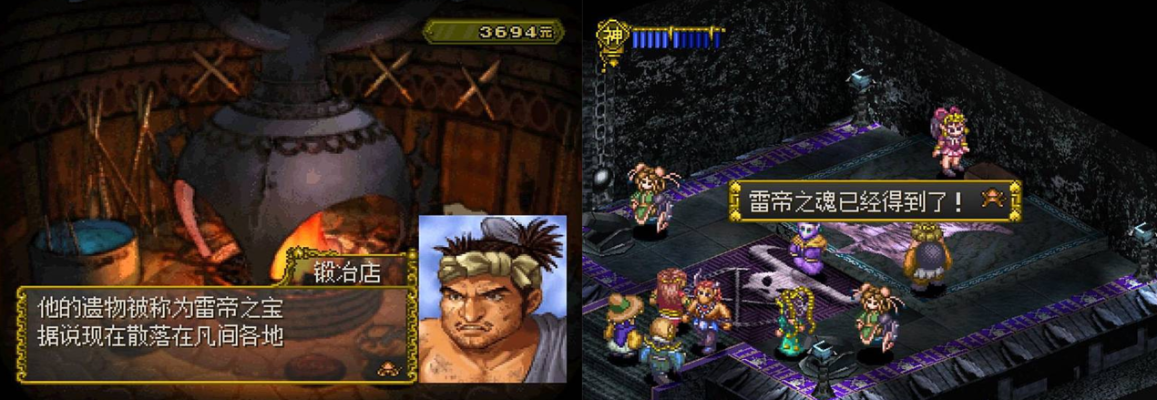Select the 神 emblem beside the blue gauge
The width and height of the screenshot is (1157, 400).
tap(612, 36)
